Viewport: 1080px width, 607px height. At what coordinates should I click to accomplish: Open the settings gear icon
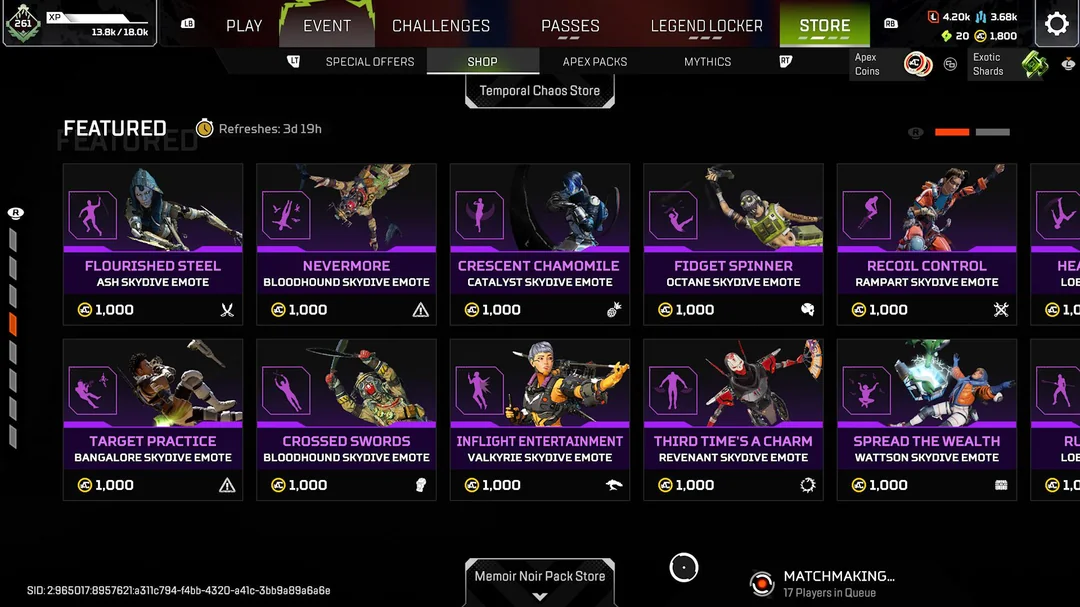[x=1056, y=24]
